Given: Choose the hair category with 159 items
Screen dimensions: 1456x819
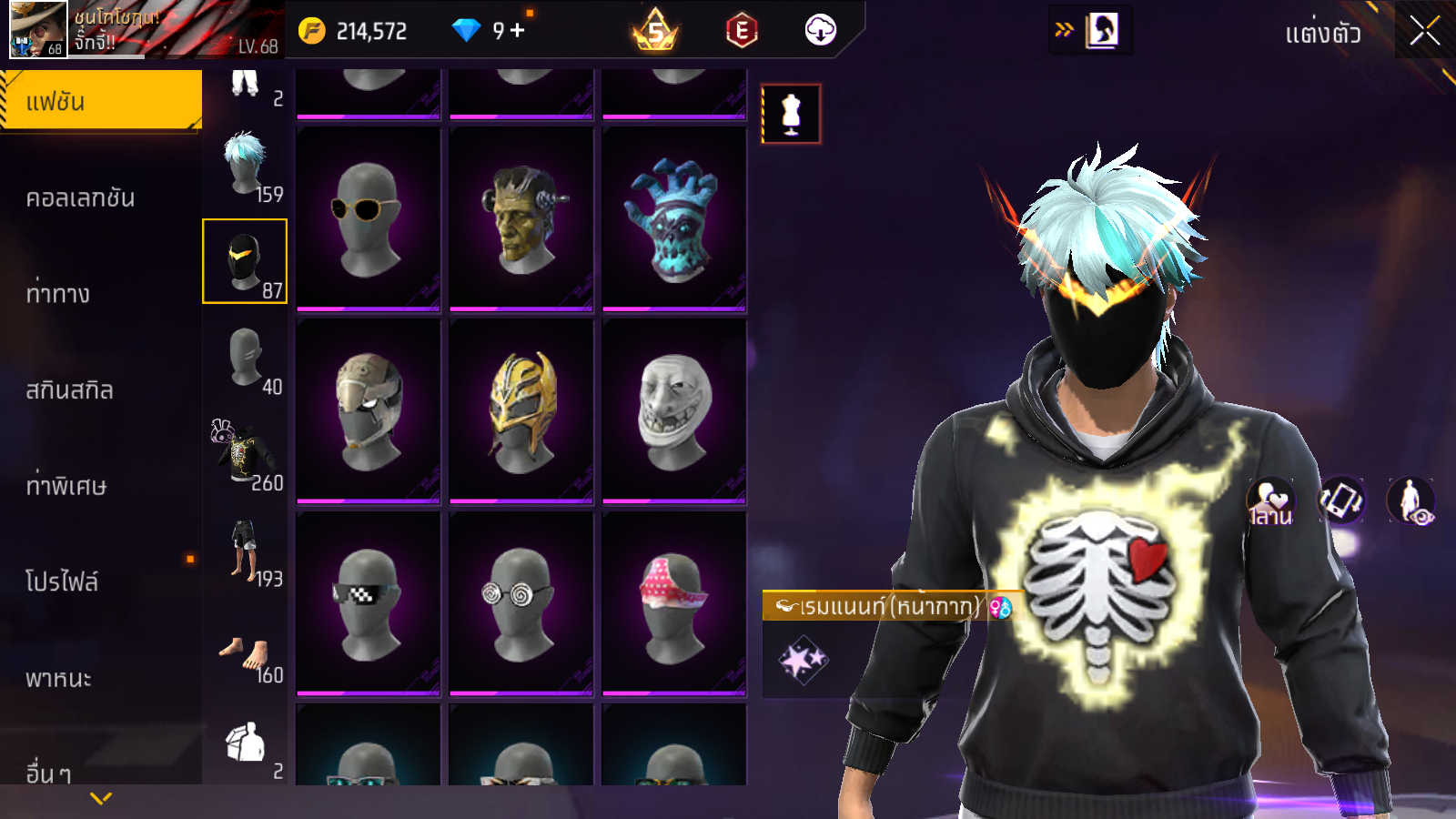Looking at the screenshot, I should pos(246,165).
